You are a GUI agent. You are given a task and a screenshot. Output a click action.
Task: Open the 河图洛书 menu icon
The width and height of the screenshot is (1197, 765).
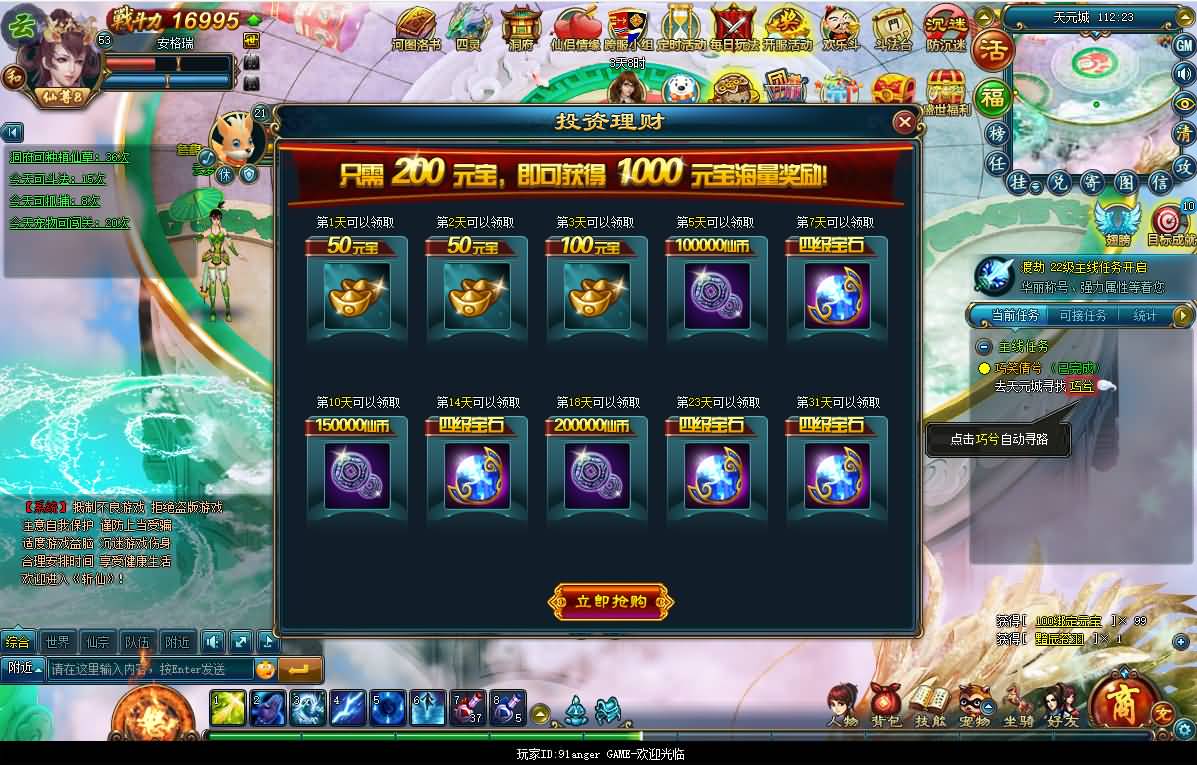coord(415,28)
